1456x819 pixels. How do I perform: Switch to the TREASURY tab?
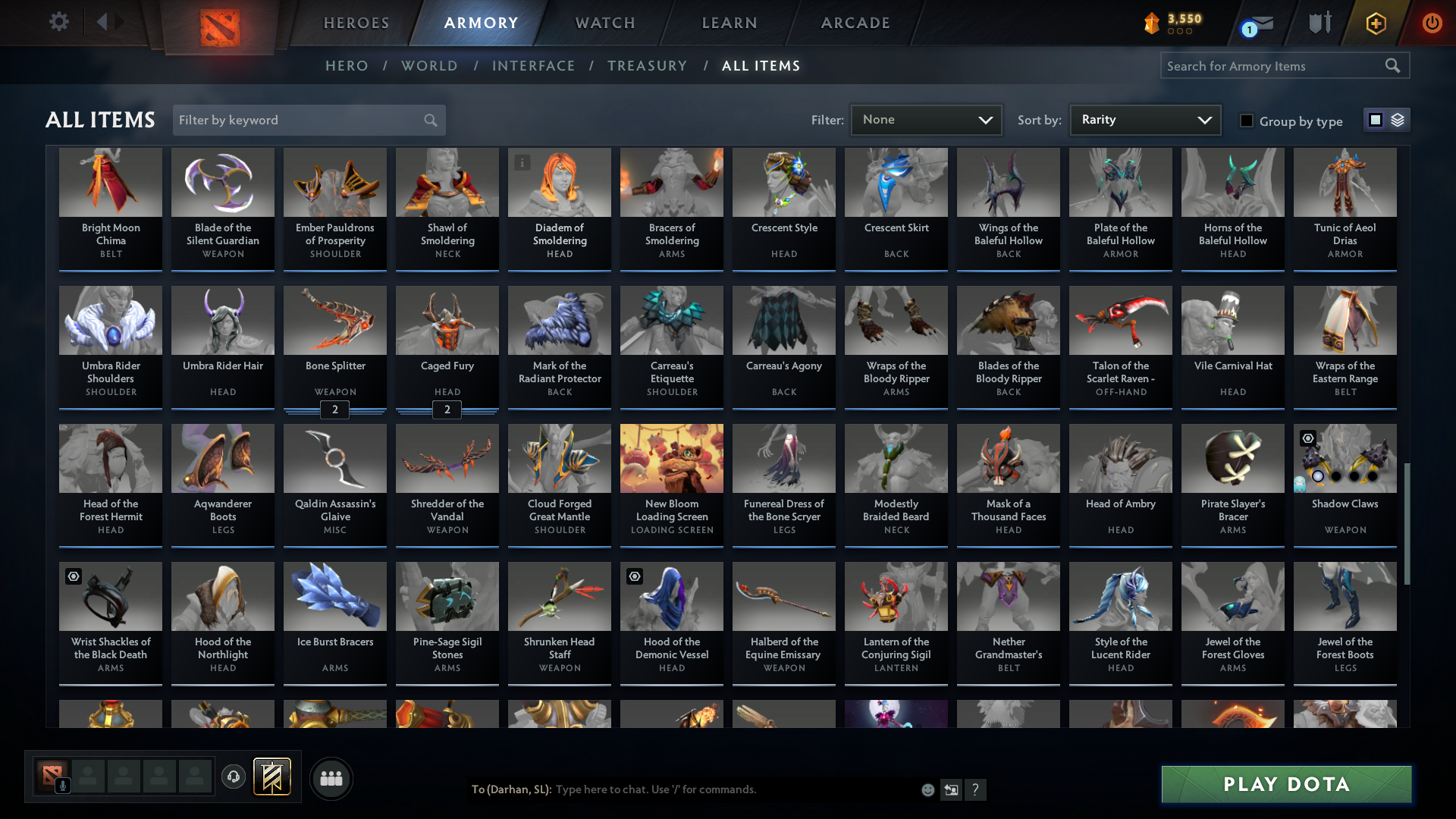click(x=647, y=66)
